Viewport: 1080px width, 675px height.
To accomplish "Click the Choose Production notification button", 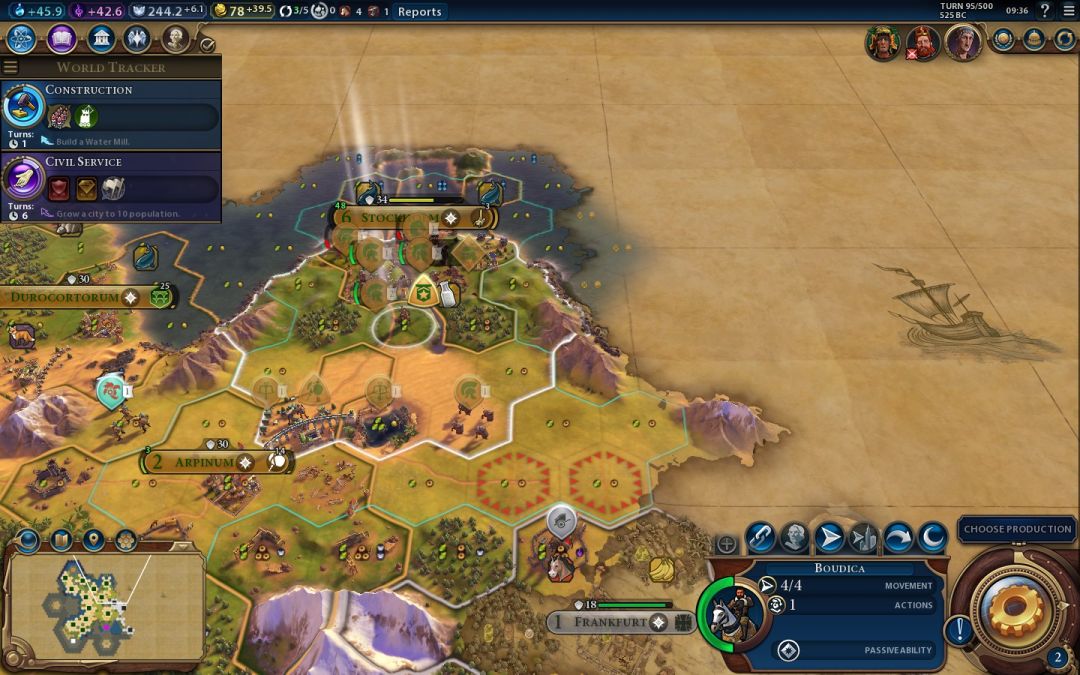I will click(x=1017, y=529).
